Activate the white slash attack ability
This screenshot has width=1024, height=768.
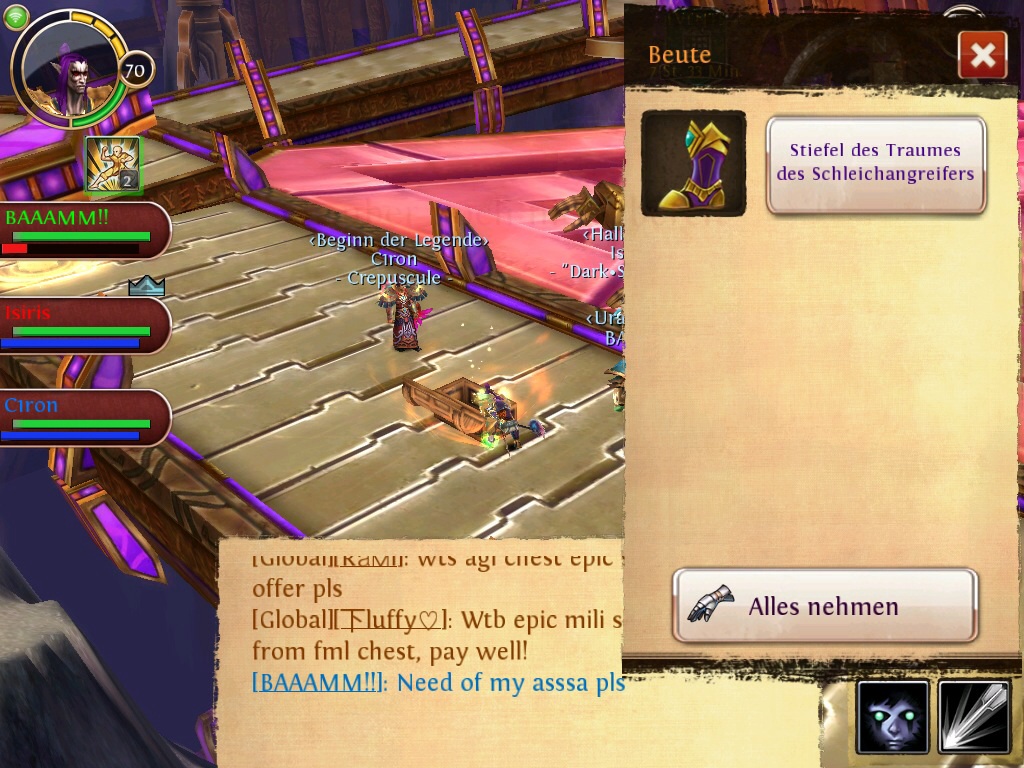pyautogui.click(x=973, y=717)
